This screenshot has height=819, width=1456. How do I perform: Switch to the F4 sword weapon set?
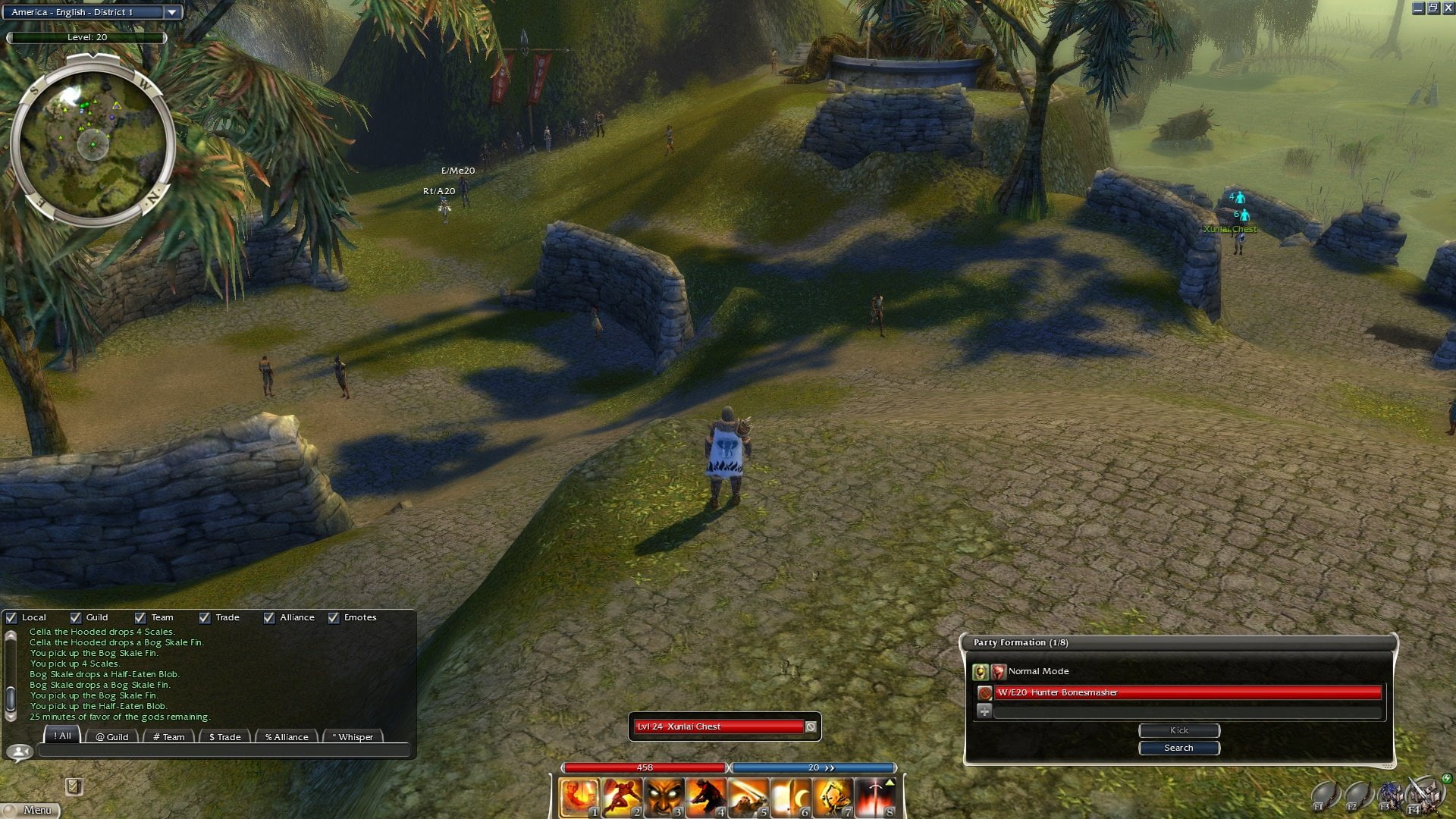[x=1420, y=796]
